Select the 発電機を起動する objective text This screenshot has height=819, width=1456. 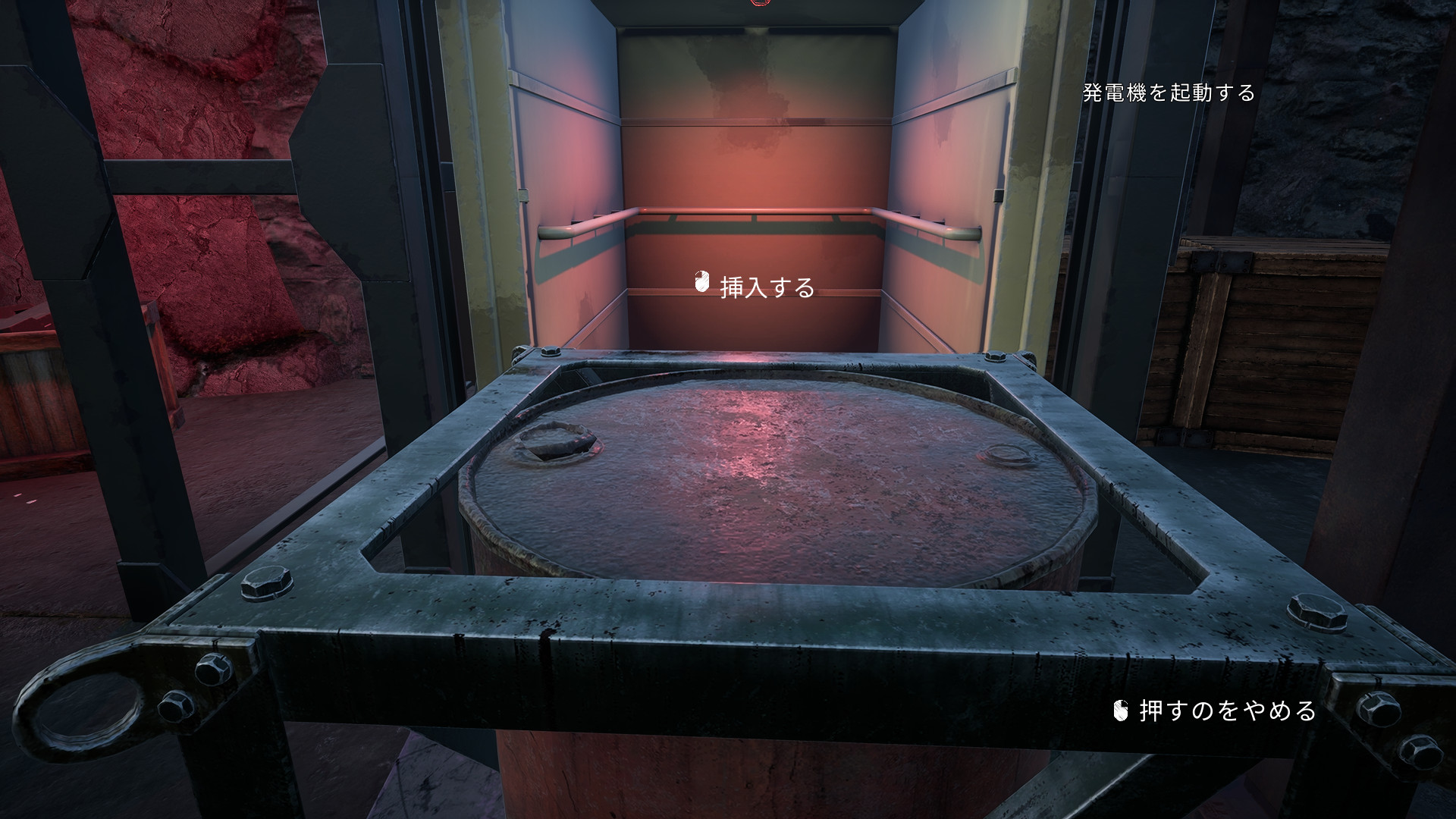[1169, 93]
